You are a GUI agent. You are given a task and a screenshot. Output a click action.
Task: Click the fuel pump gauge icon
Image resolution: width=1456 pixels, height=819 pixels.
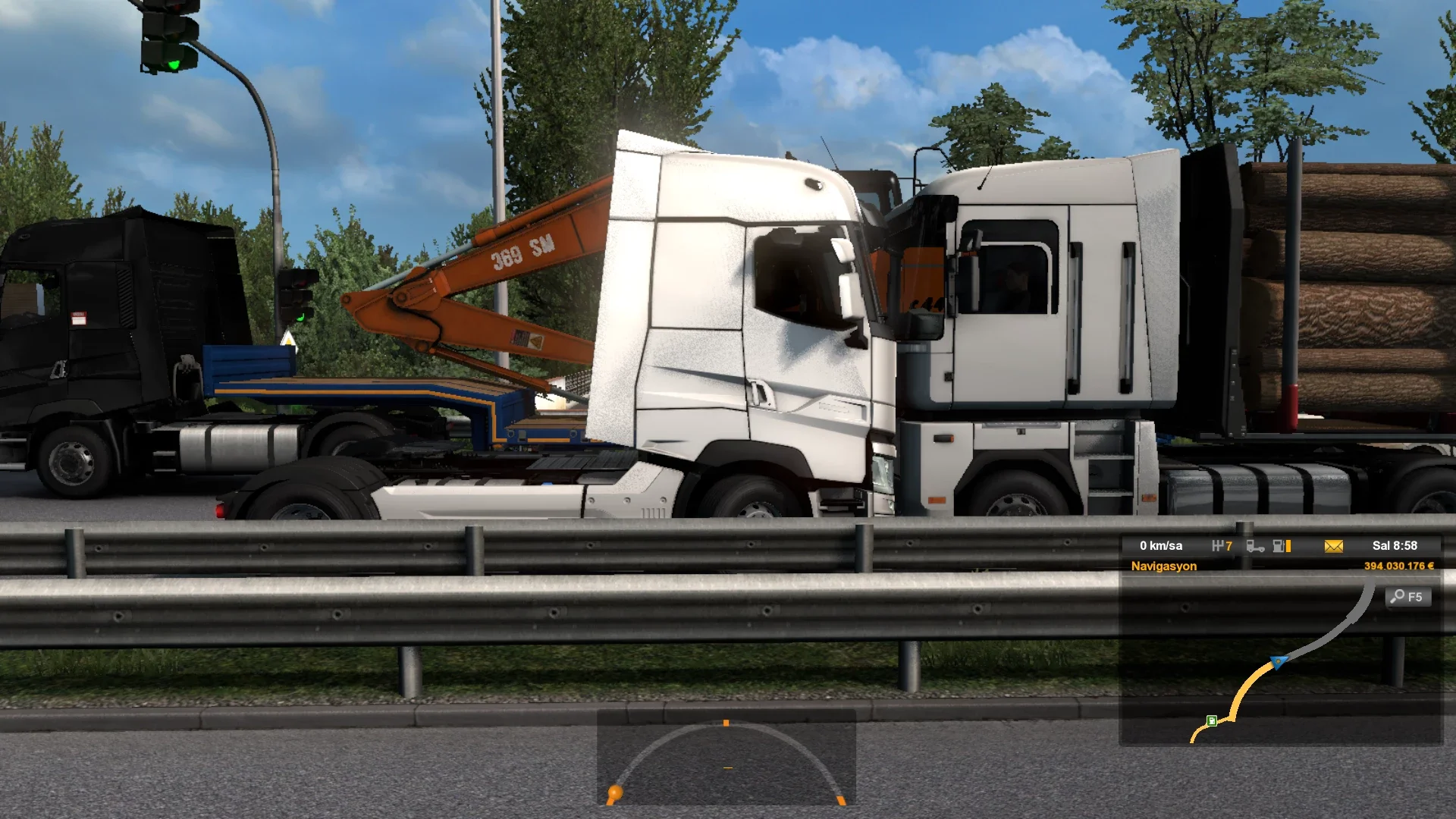point(1281,546)
